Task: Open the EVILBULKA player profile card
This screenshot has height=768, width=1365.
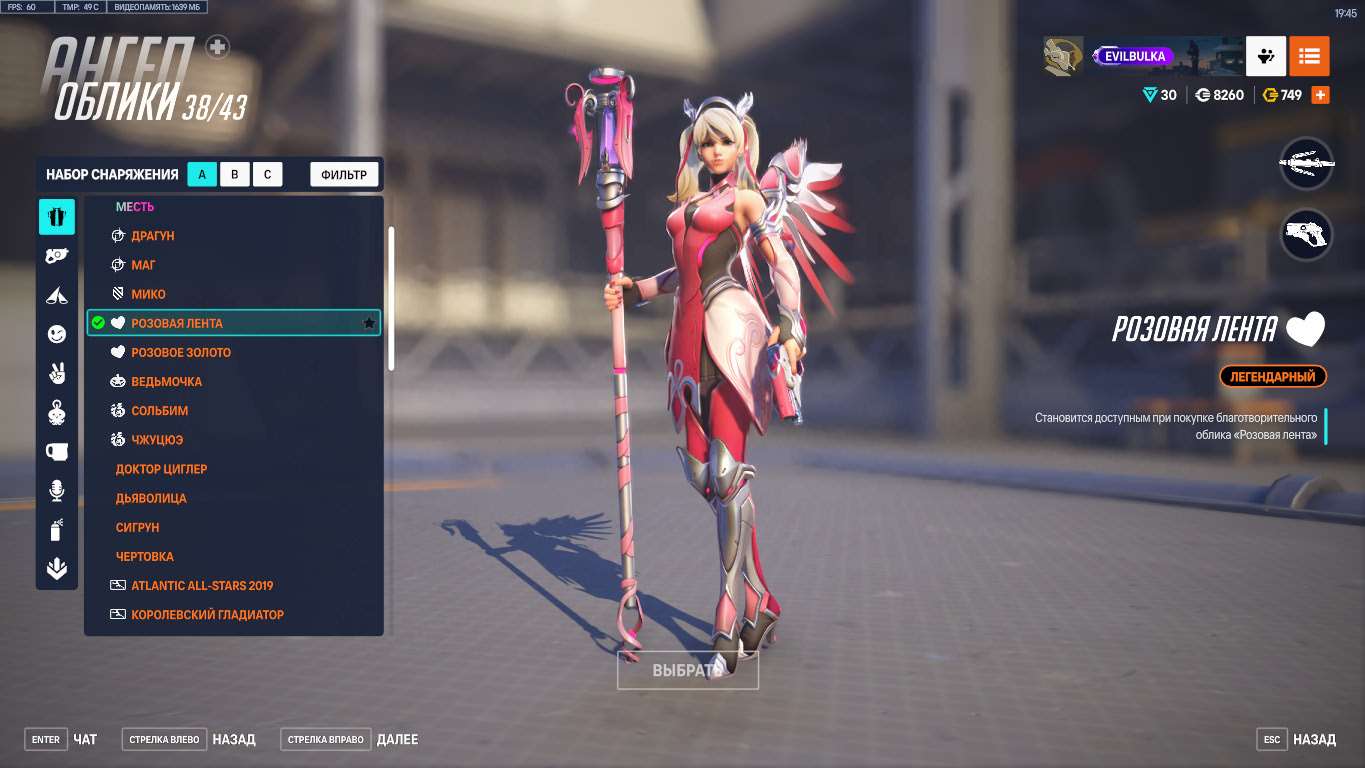Action: point(1135,56)
